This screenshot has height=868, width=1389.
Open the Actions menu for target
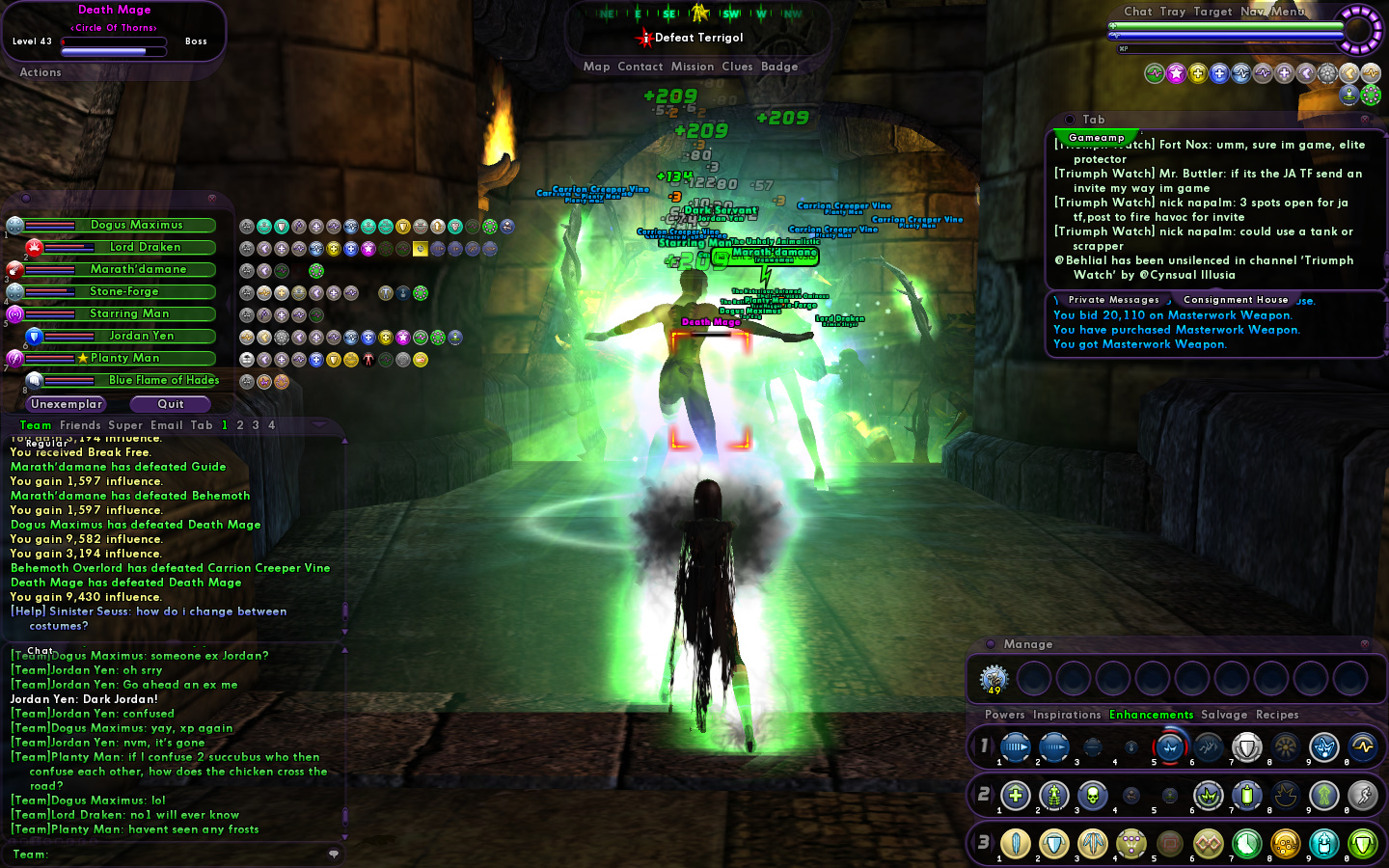coord(41,72)
